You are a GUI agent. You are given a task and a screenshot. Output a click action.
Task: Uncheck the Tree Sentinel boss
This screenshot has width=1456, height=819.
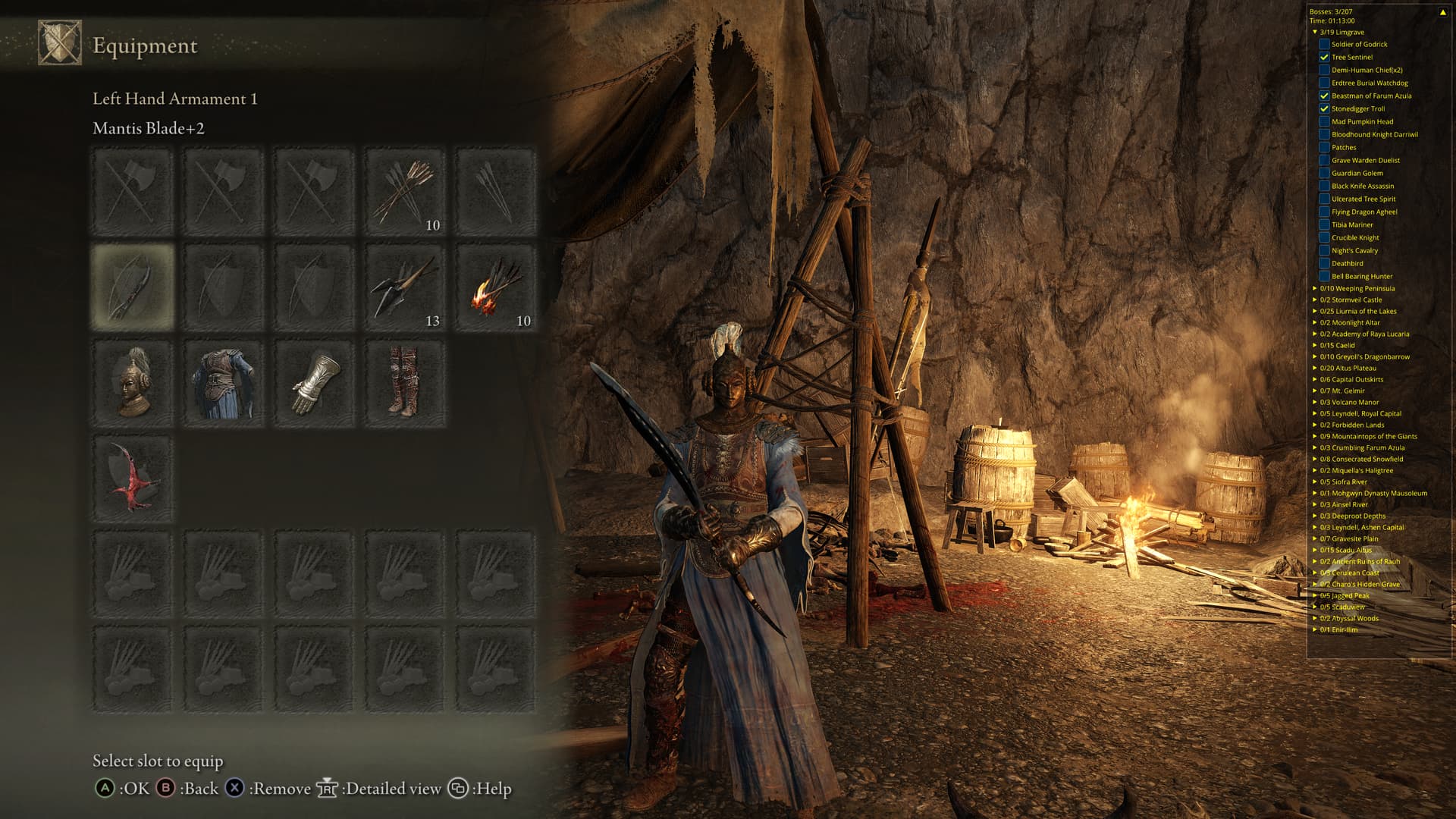point(1324,57)
